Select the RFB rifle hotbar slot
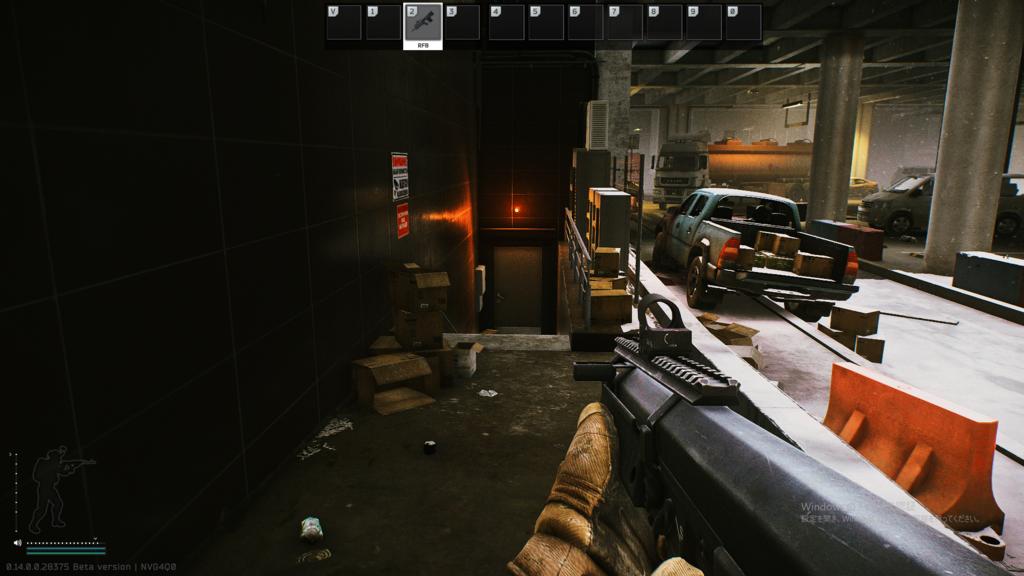The image size is (1024, 576). coord(422,24)
